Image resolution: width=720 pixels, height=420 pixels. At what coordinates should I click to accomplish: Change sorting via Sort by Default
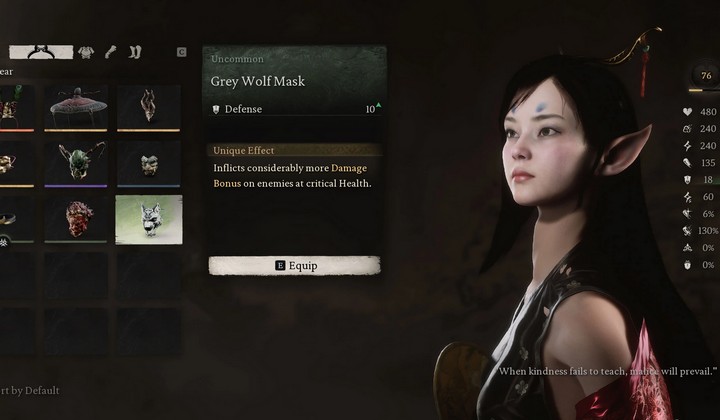click(x=28, y=390)
